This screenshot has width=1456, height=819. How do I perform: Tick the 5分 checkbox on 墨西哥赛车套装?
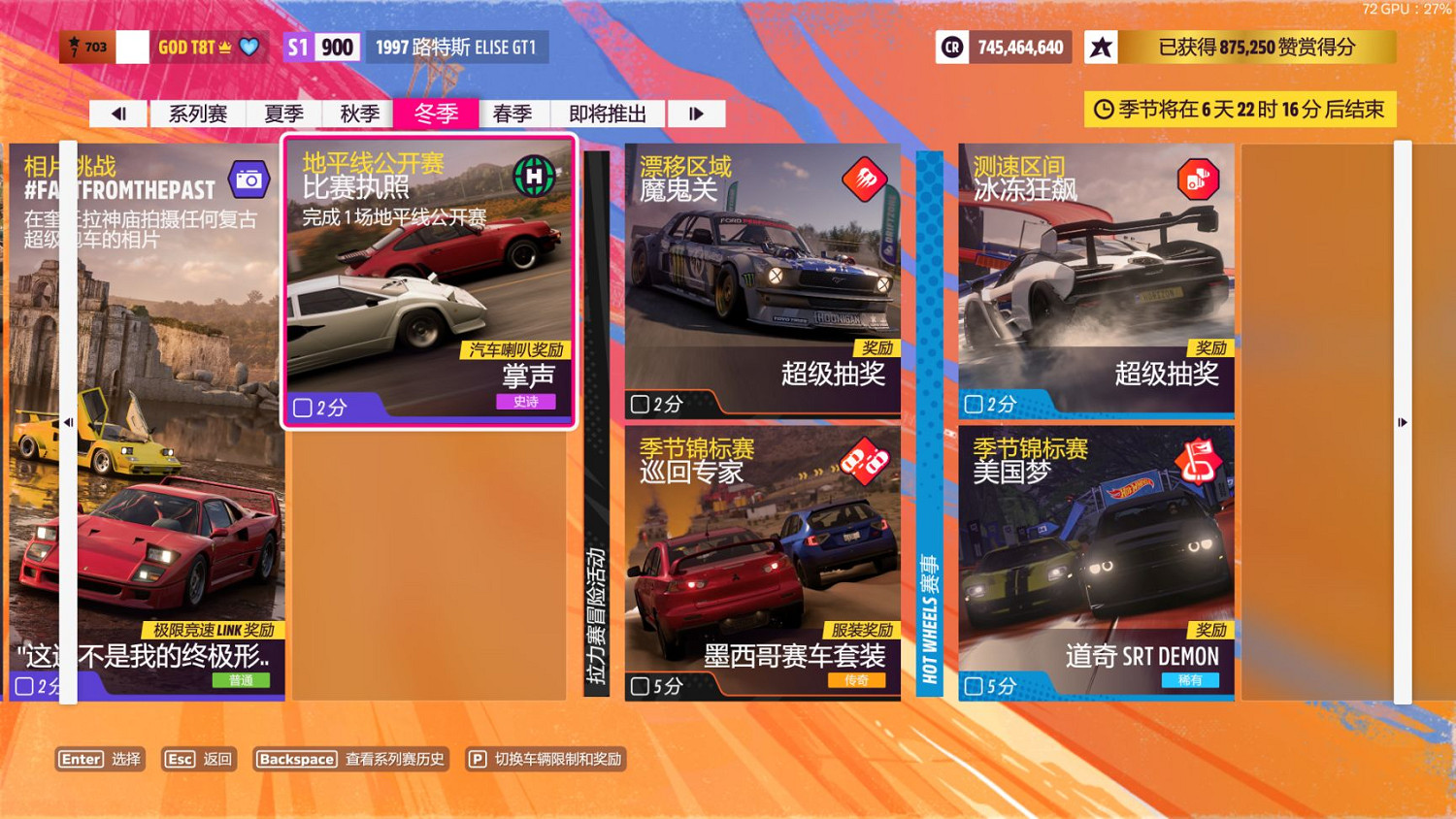(639, 687)
